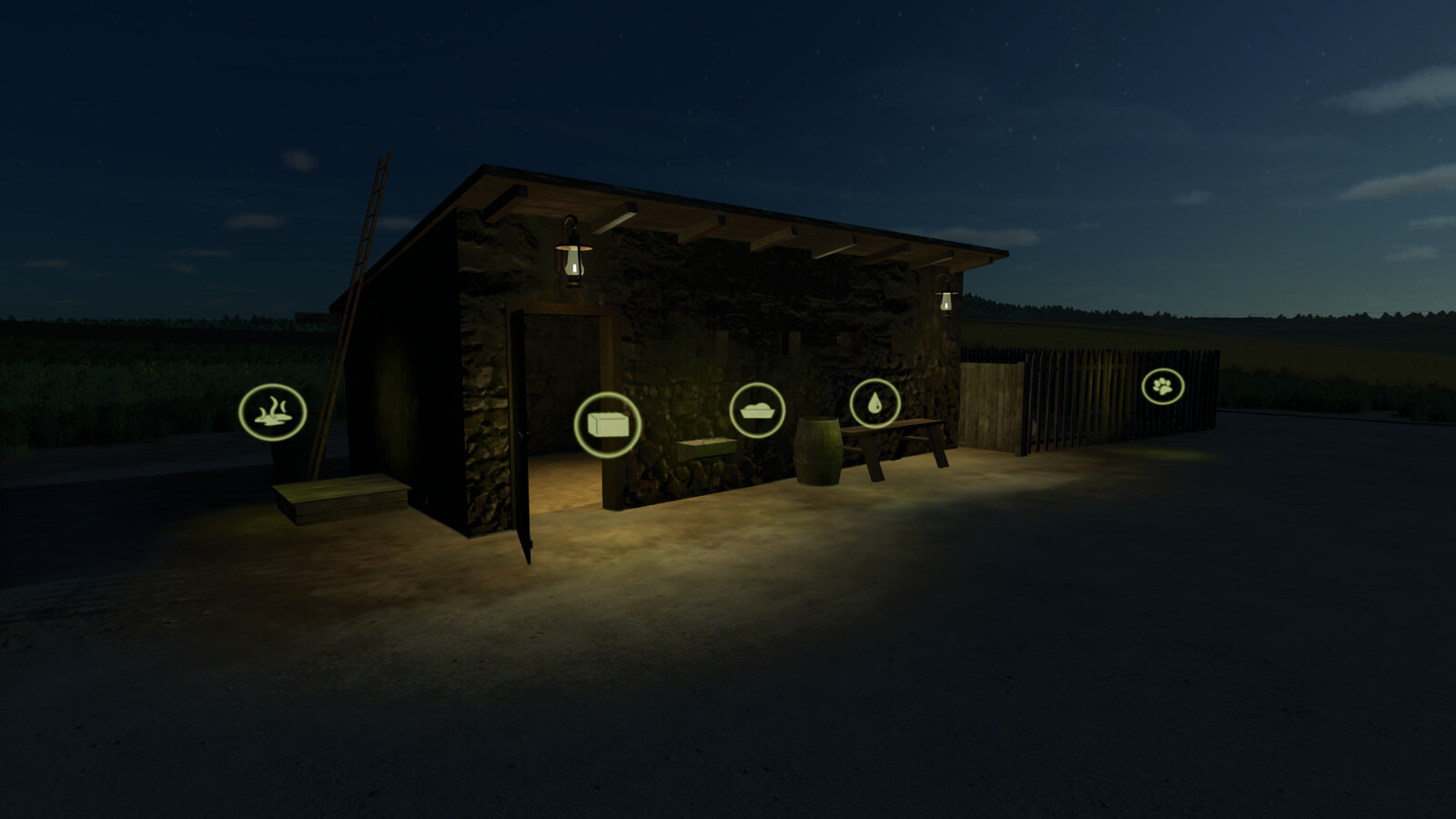Open the straw bale box hotspot
The image size is (1456, 819).
[610, 423]
